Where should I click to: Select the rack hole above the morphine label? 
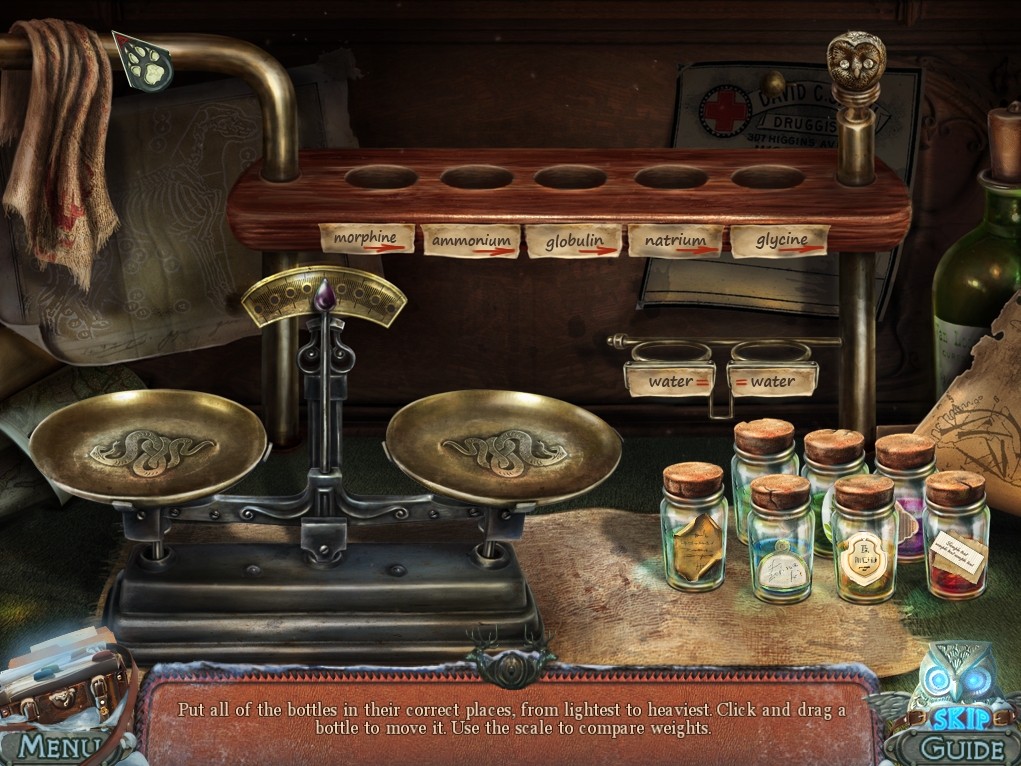coord(381,179)
